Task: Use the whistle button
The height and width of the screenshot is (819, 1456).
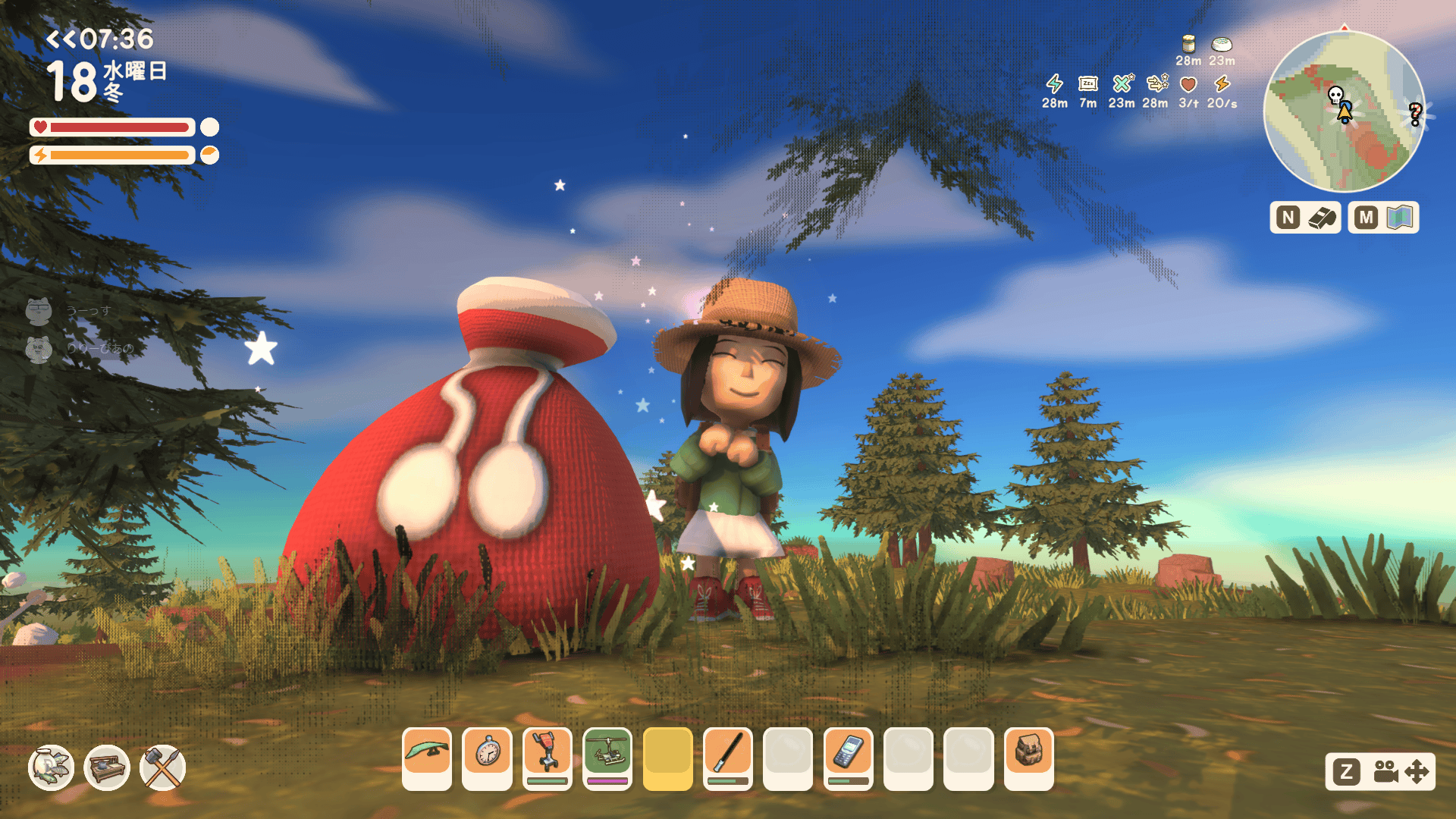Action: click(x=1306, y=218)
